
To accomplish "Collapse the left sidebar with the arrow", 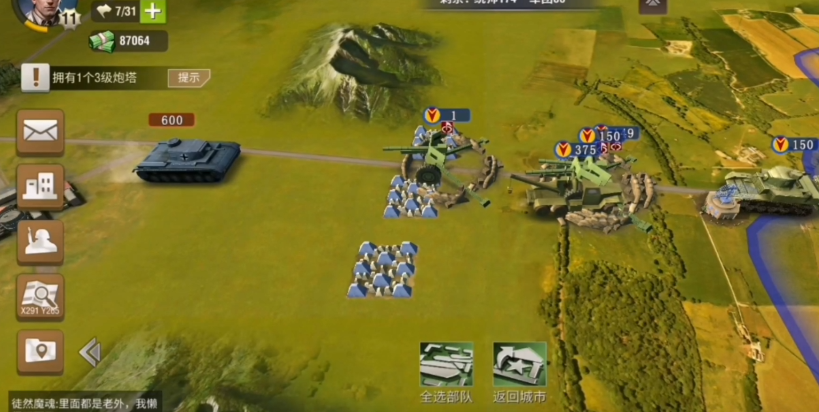I will tap(90, 352).
